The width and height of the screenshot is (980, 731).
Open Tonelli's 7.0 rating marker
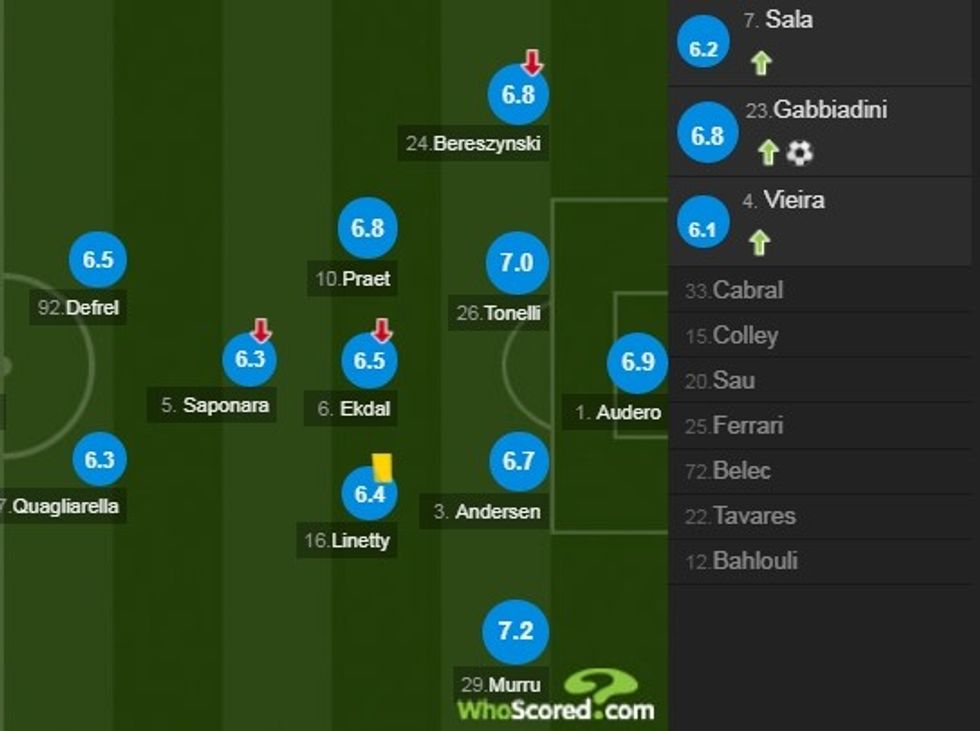517,263
